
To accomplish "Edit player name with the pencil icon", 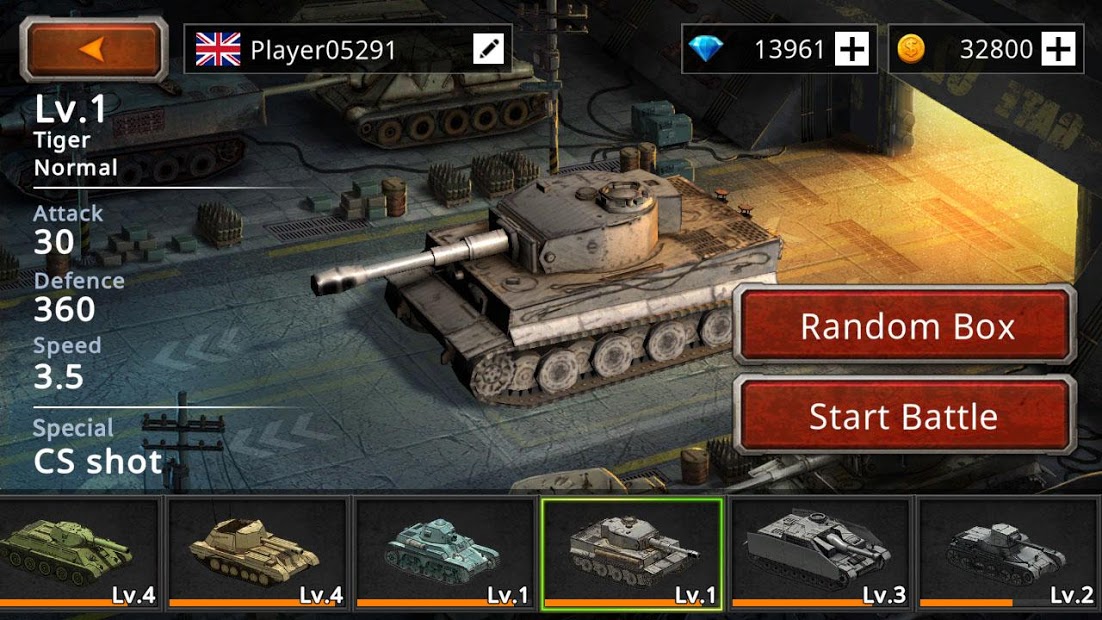I will tap(489, 49).
